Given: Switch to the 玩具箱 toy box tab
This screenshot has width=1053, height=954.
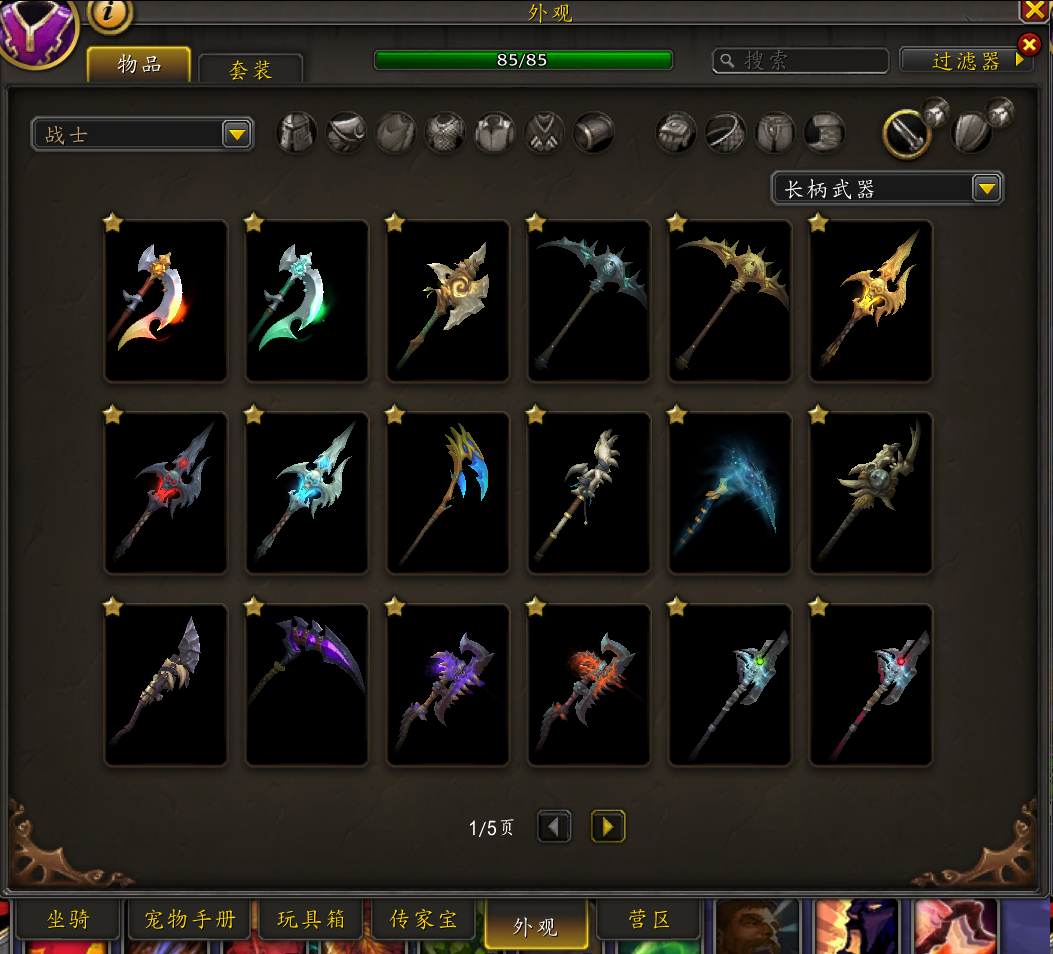Looking at the screenshot, I should (311, 920).
